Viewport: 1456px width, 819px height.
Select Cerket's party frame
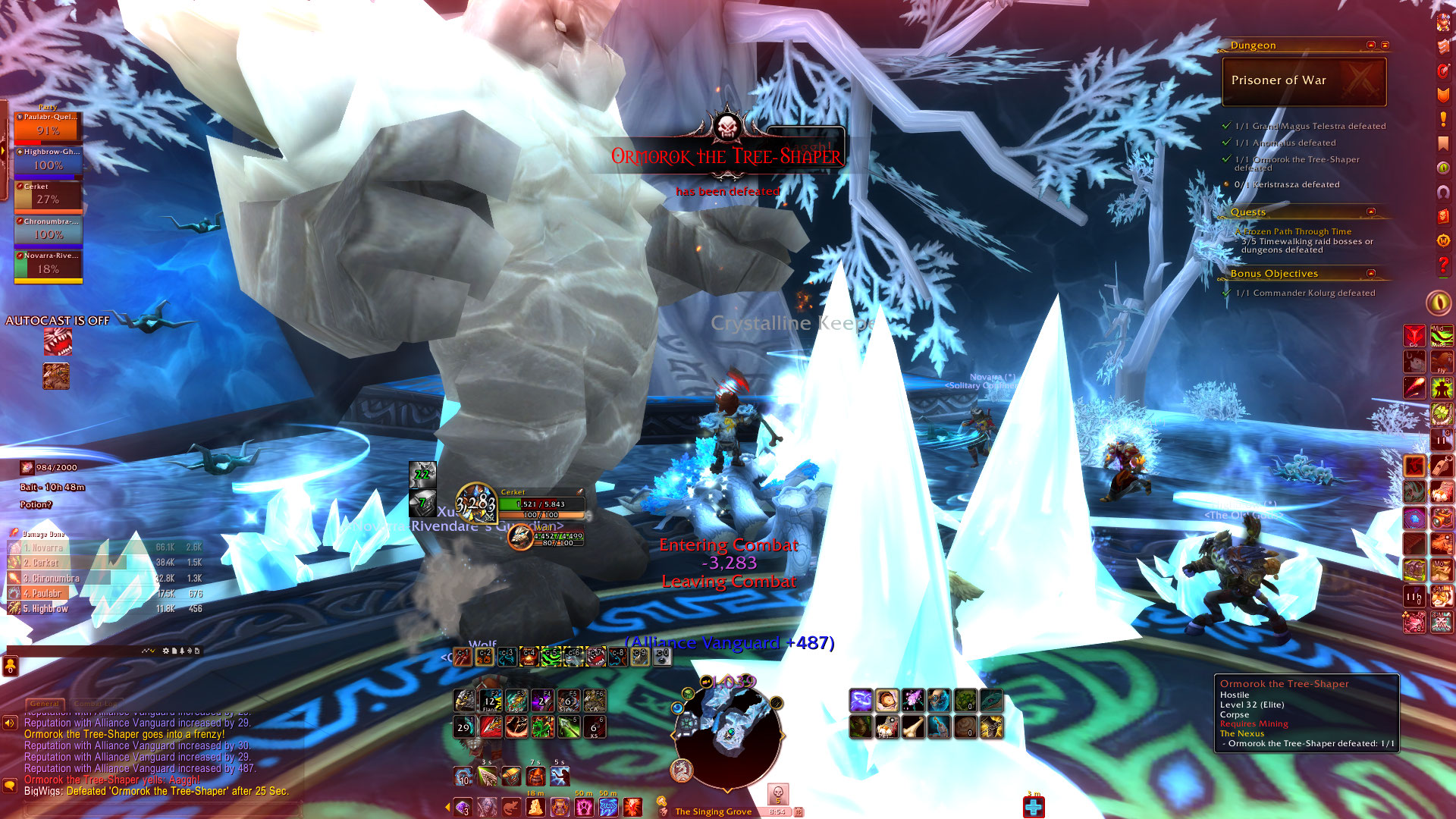(x=48, y=196)
